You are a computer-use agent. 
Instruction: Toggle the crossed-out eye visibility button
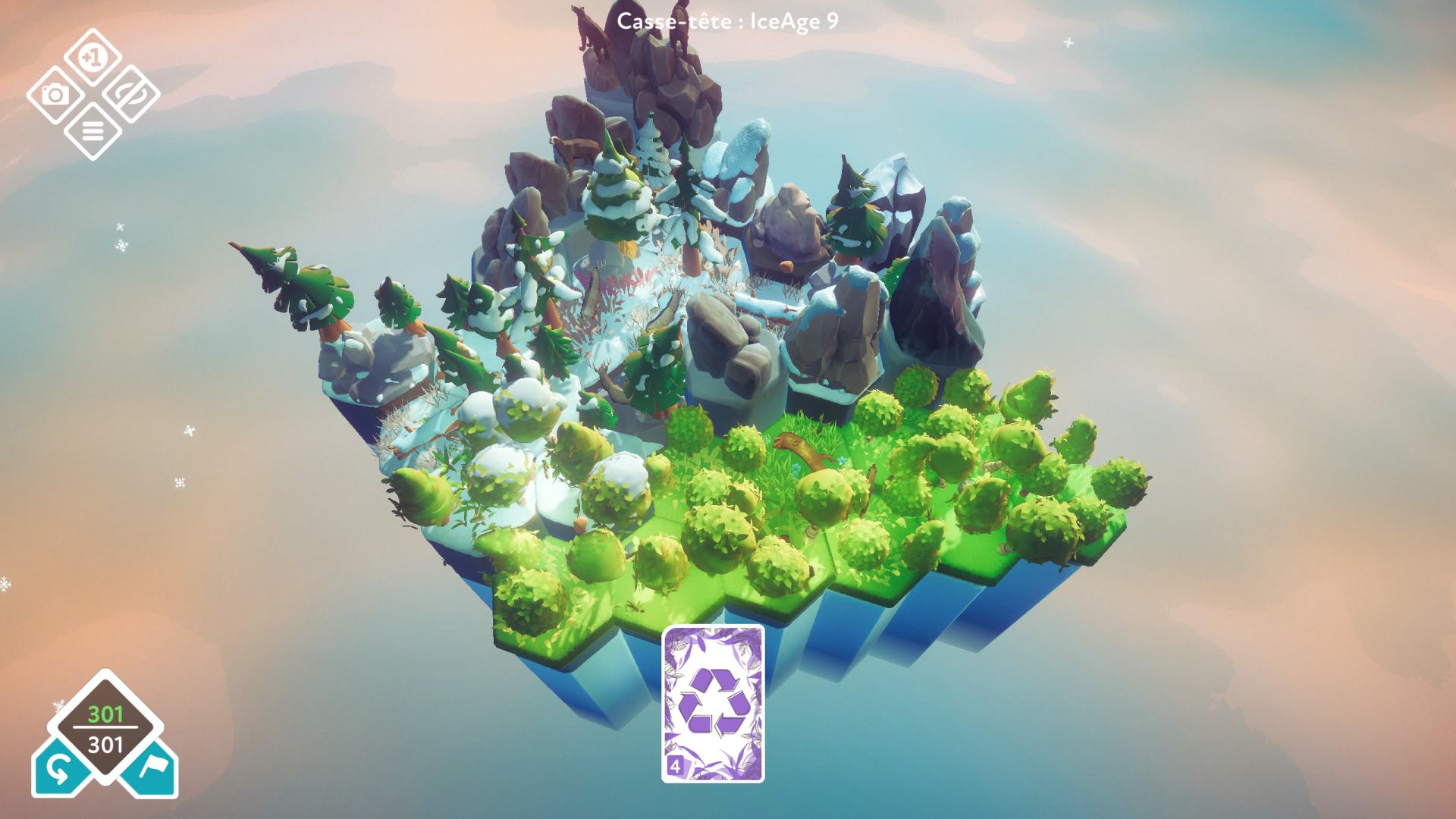coord(130,95)
